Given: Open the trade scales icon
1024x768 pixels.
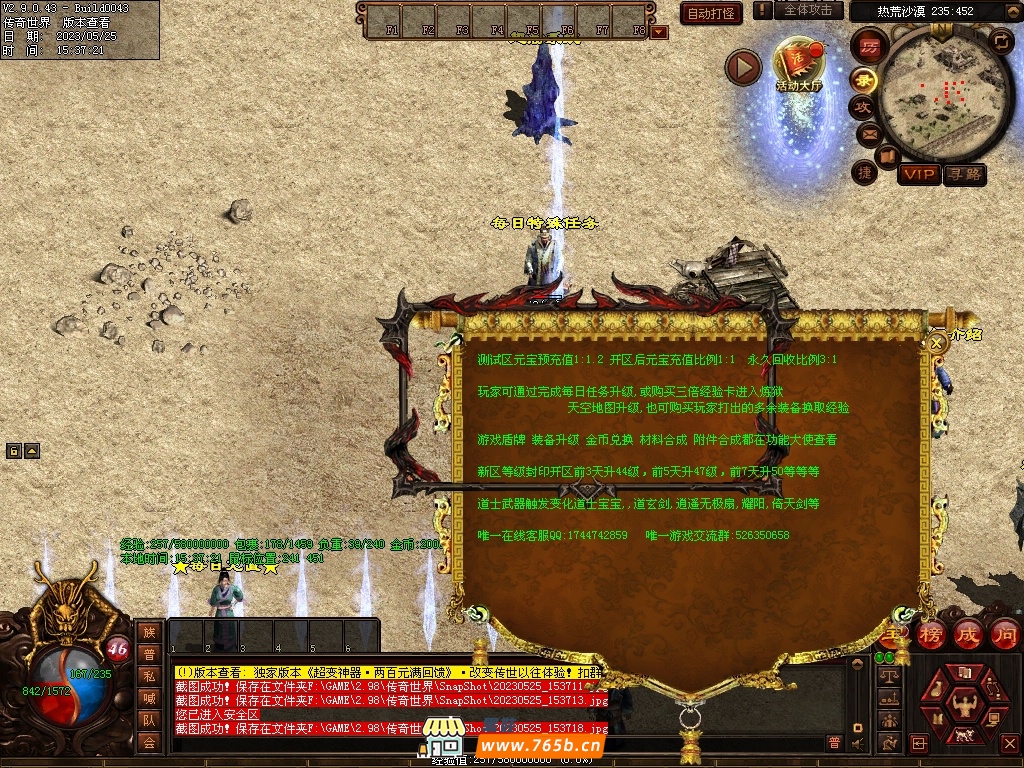Looking at the screenshot, I should 887,675.
